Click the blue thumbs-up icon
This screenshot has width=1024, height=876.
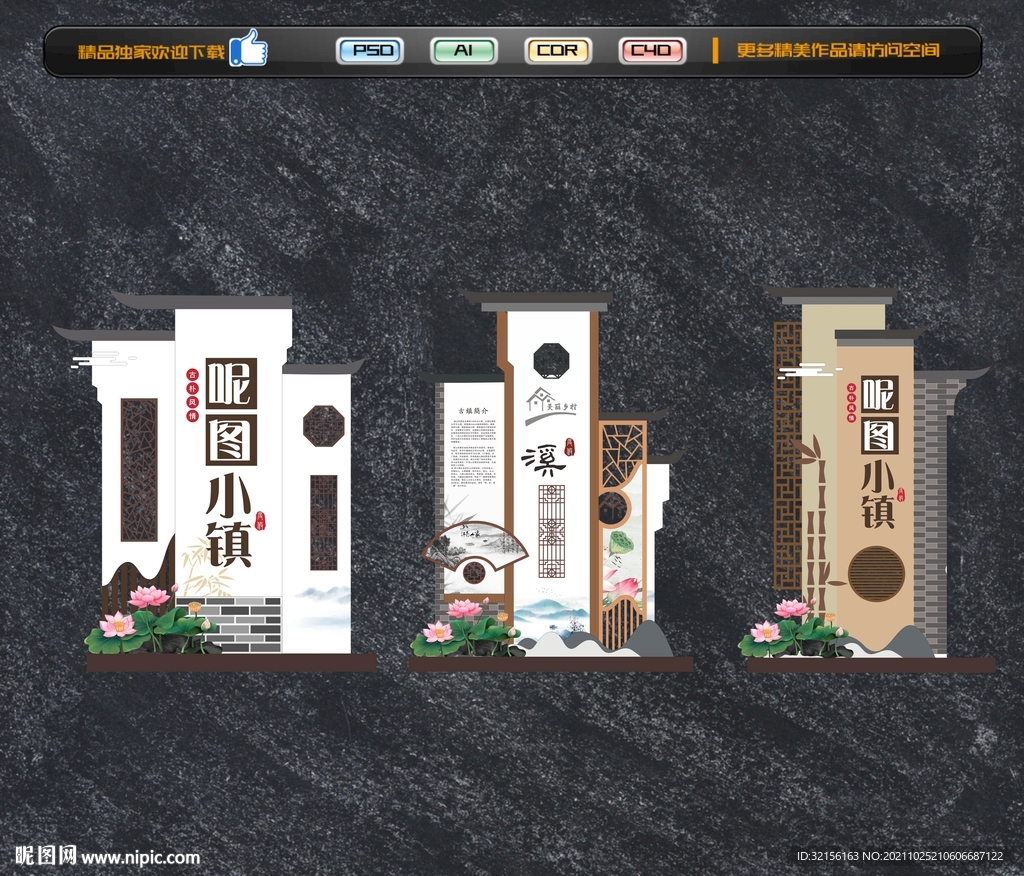pyautogui.click(x=248, y=49)
